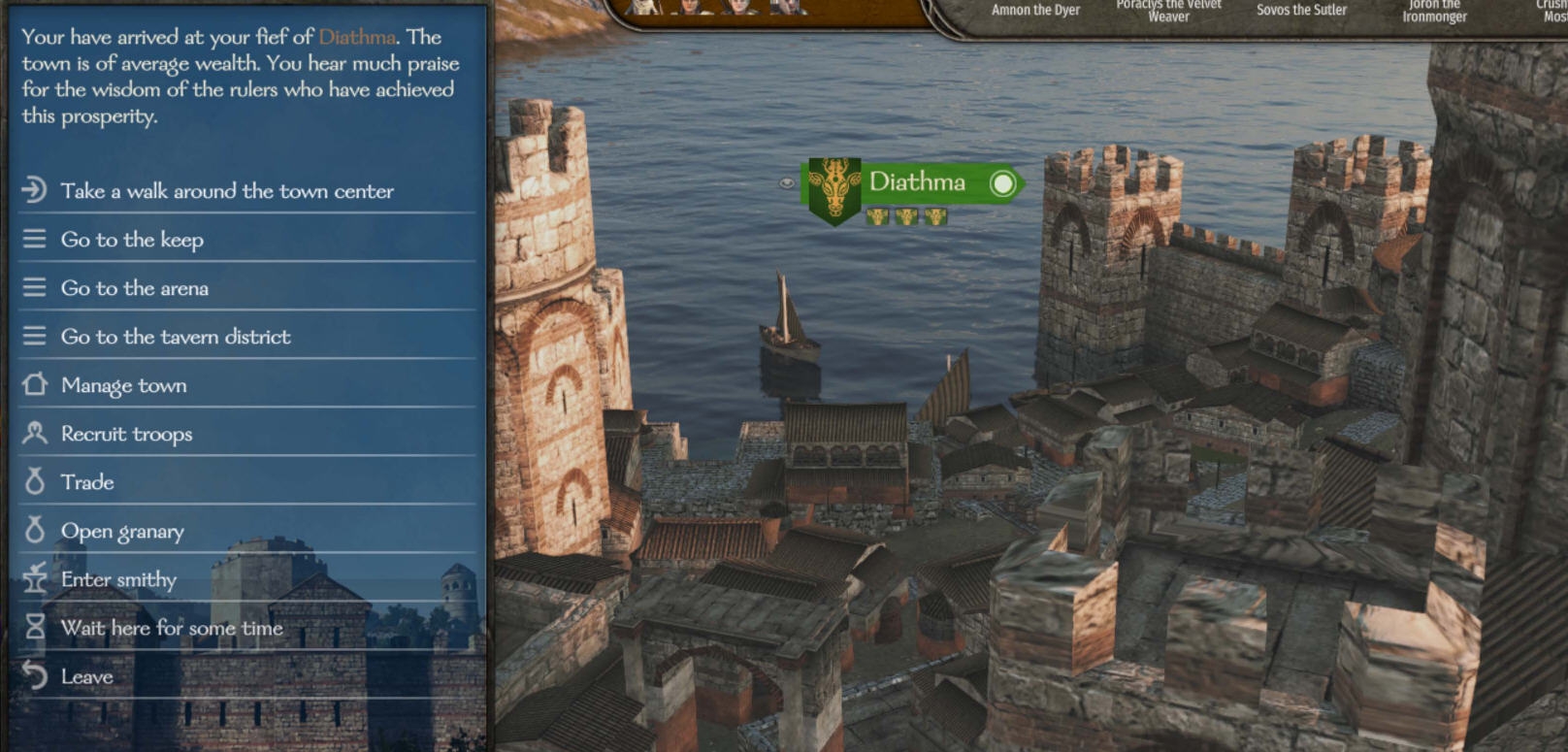The image size is (1568, 752).
Task: Click the keep menu list icon
Action: click(34, 240)
